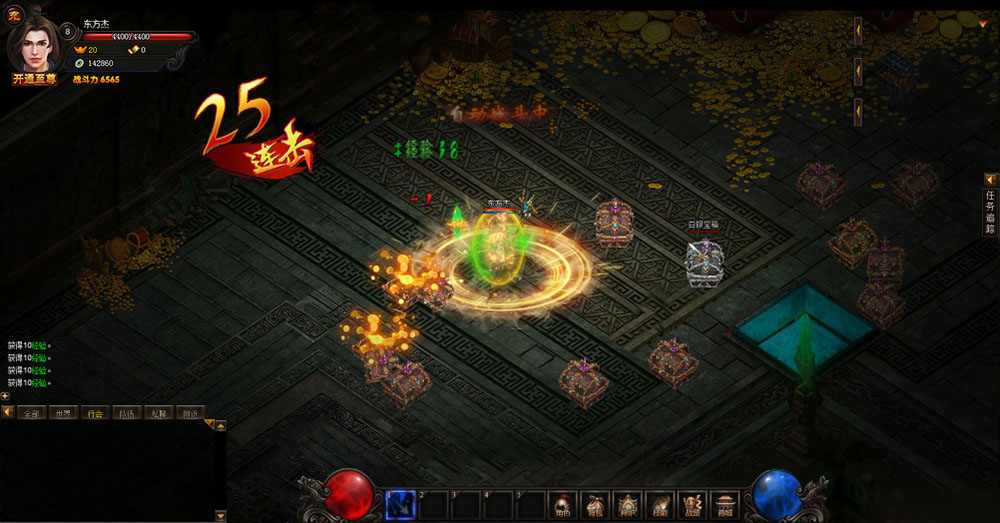1000x523 pixels.
Task: Click the 开通至尊 VIP button
Action: [x=34, y=79]
